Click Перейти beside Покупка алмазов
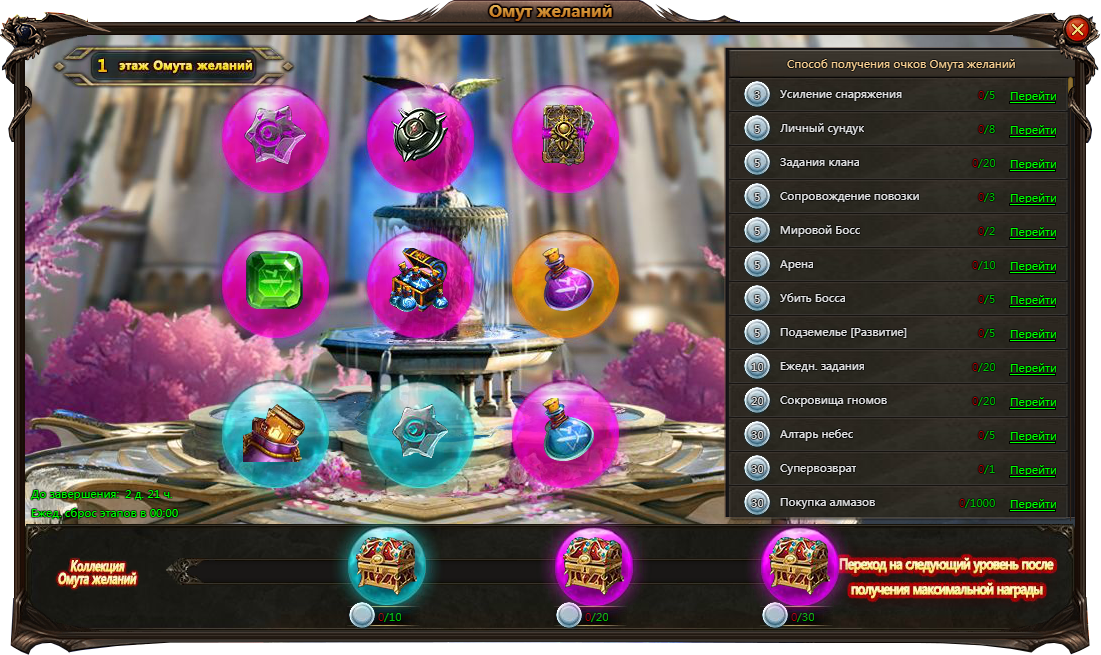1101x655 pixels. click(1032, 504)
